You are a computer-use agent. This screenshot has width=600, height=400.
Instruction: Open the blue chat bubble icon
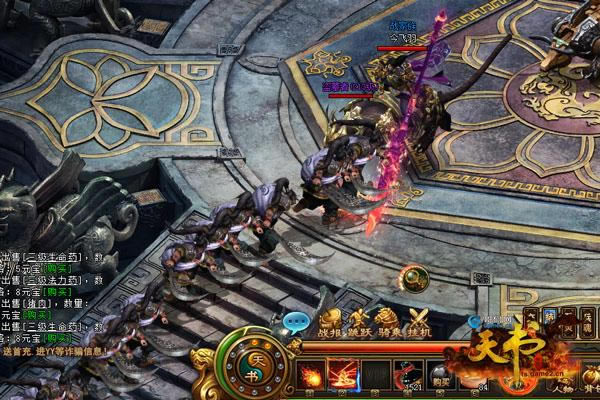(296, 323)
